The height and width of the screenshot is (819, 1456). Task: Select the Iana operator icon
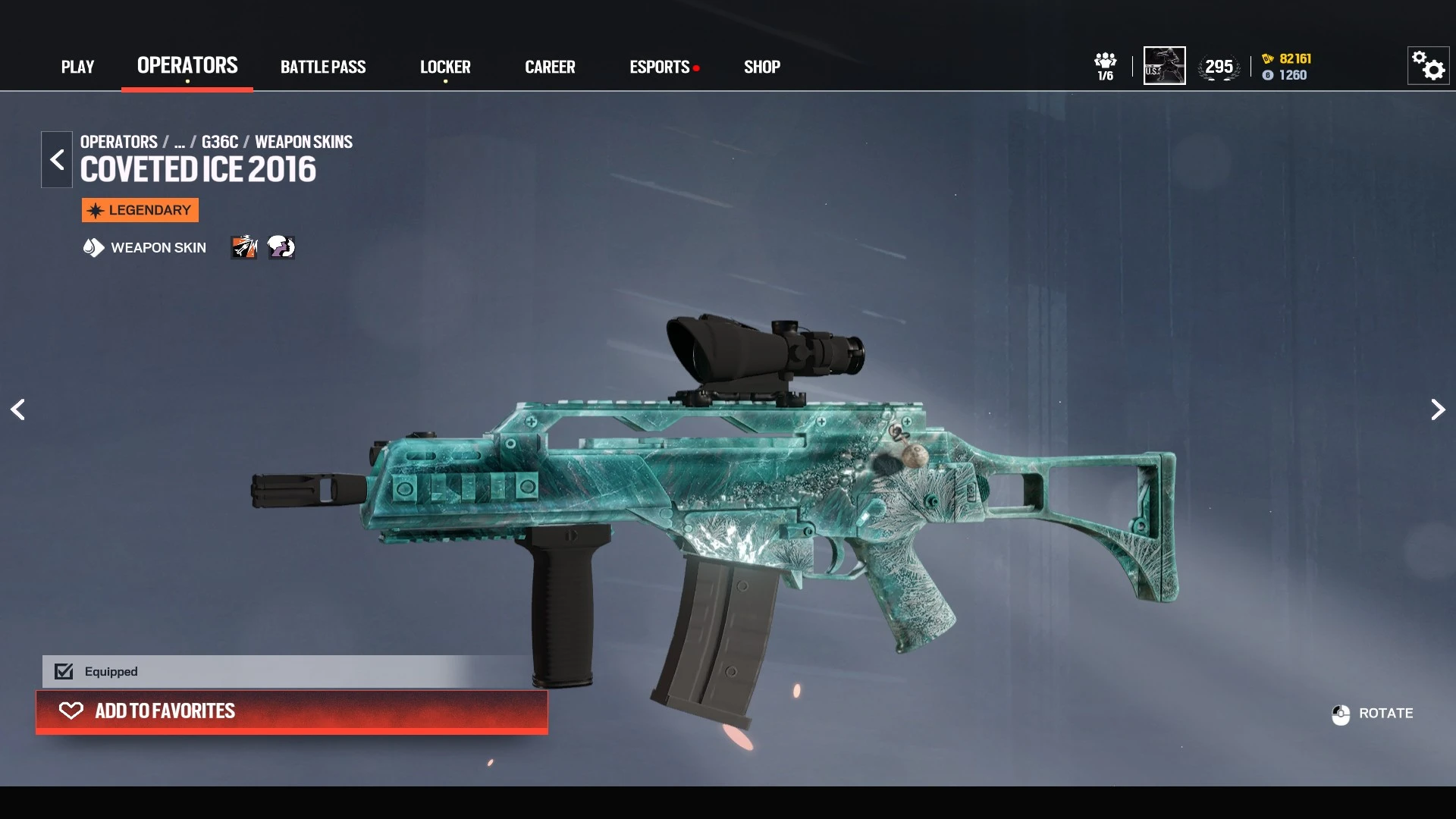281,247
